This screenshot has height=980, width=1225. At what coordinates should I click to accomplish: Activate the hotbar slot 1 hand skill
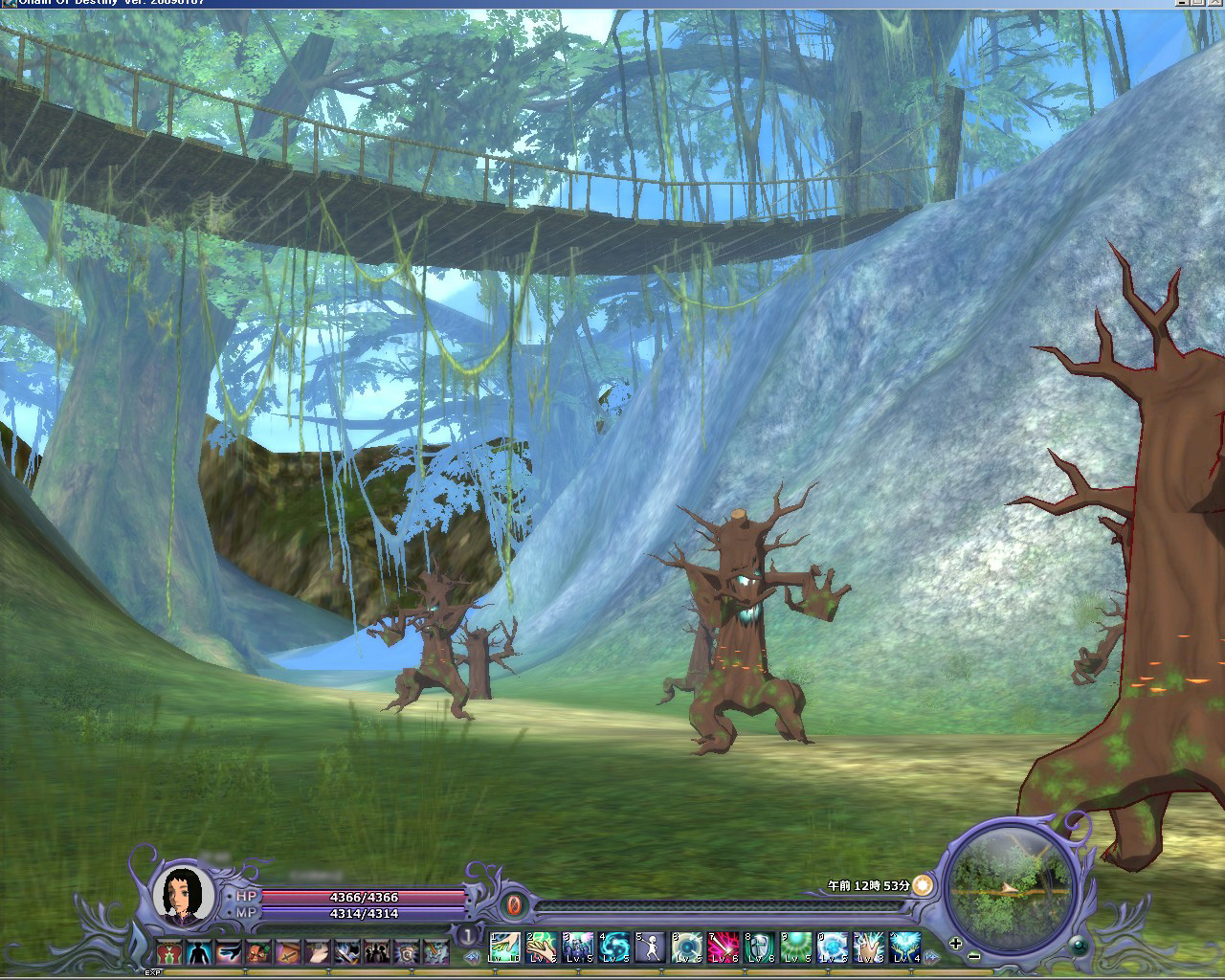(504, 947)
